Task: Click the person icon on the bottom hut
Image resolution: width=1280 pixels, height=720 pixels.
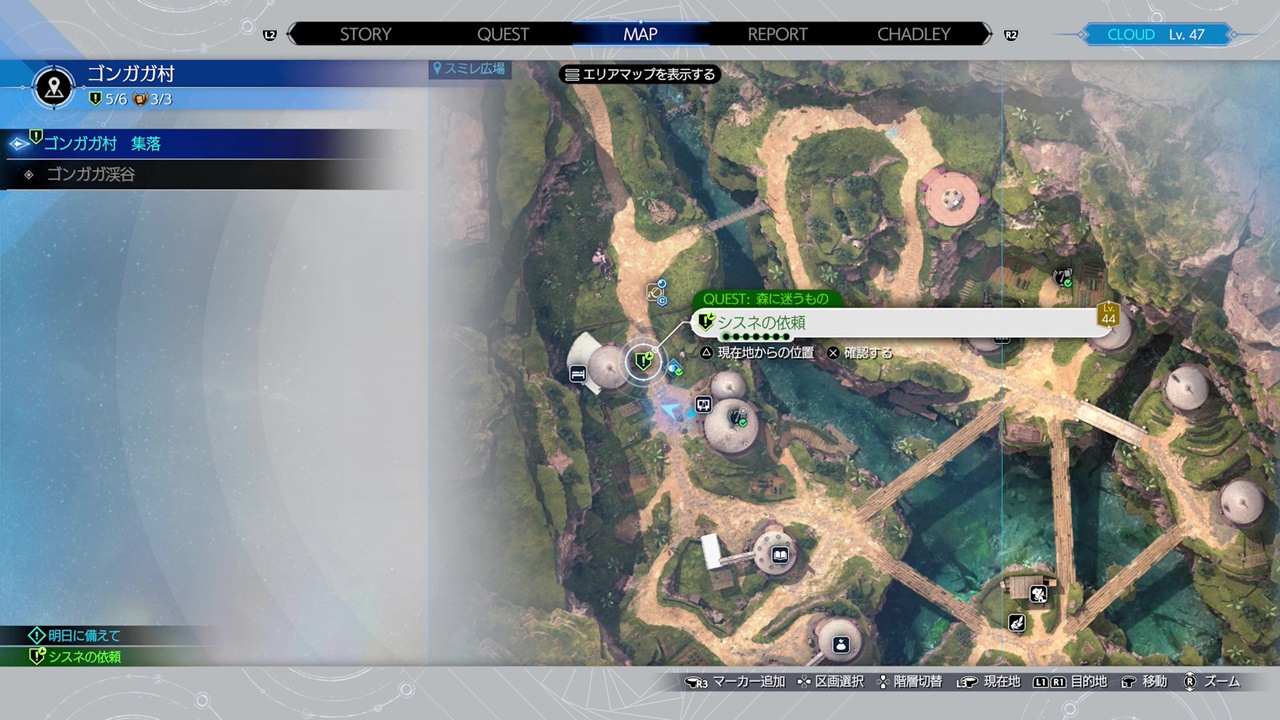Action: pos(840,643)
